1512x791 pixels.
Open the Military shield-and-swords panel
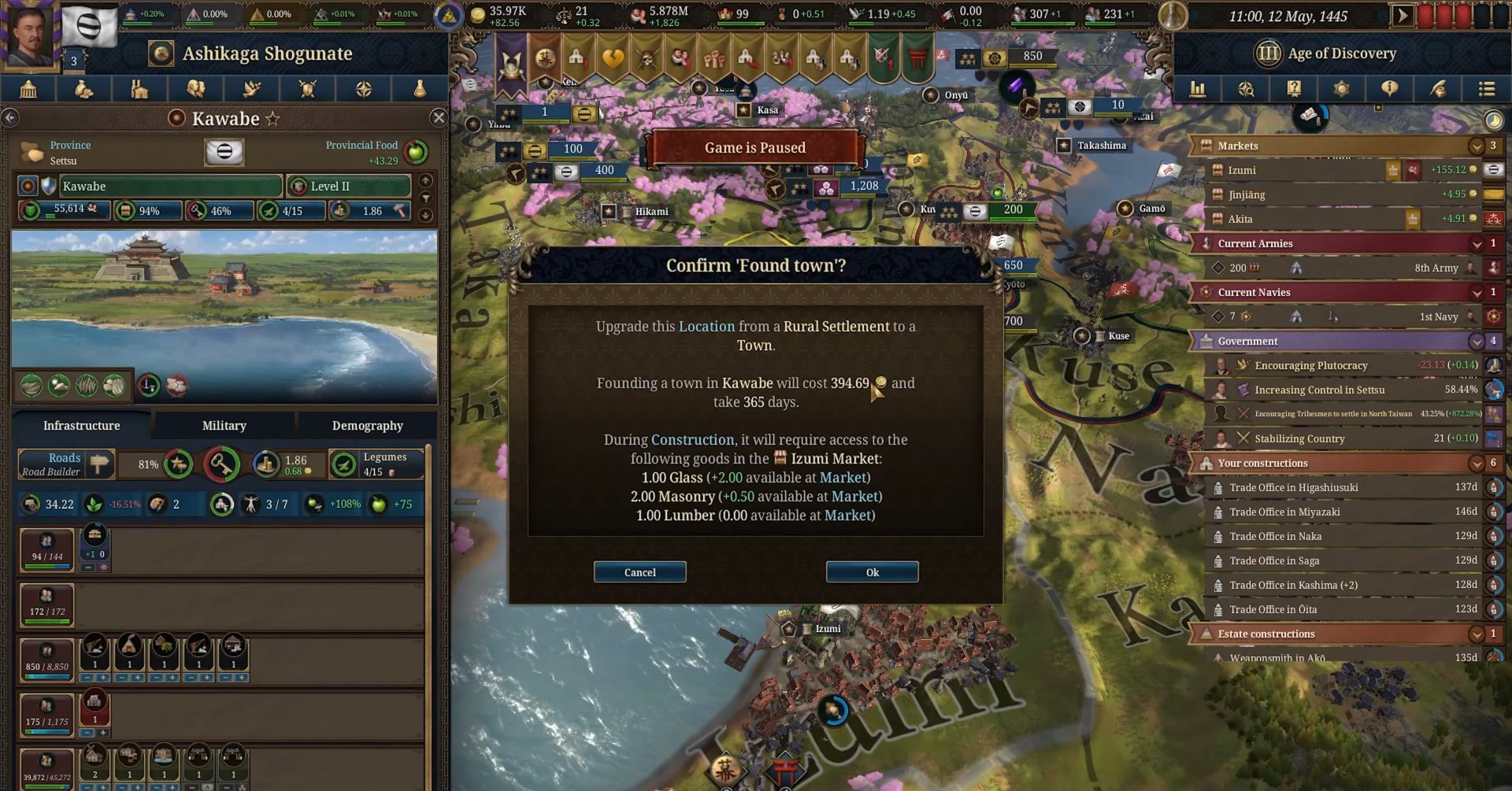coord(307,89)
